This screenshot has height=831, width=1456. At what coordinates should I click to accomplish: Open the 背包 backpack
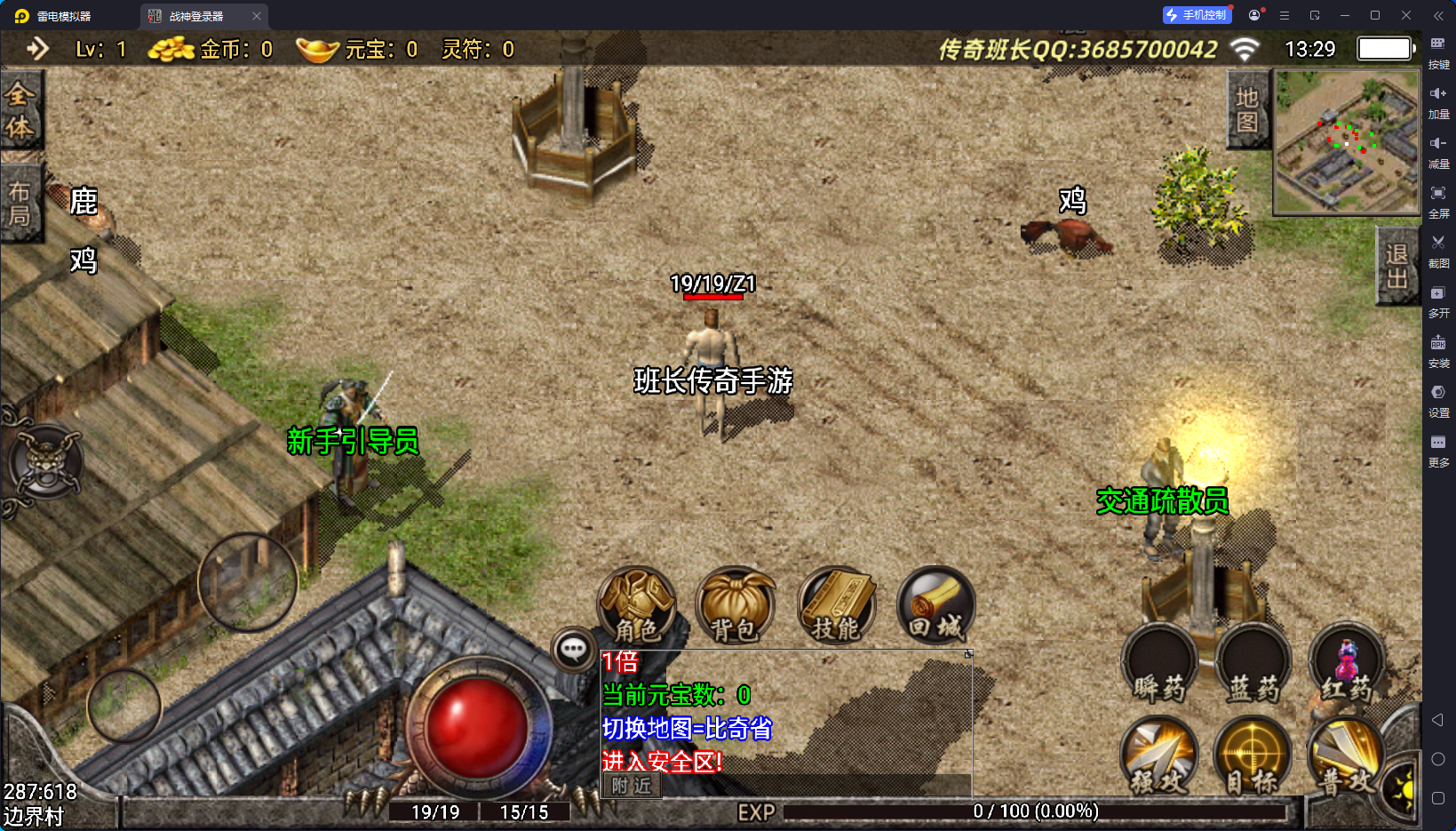pos(735,605)
